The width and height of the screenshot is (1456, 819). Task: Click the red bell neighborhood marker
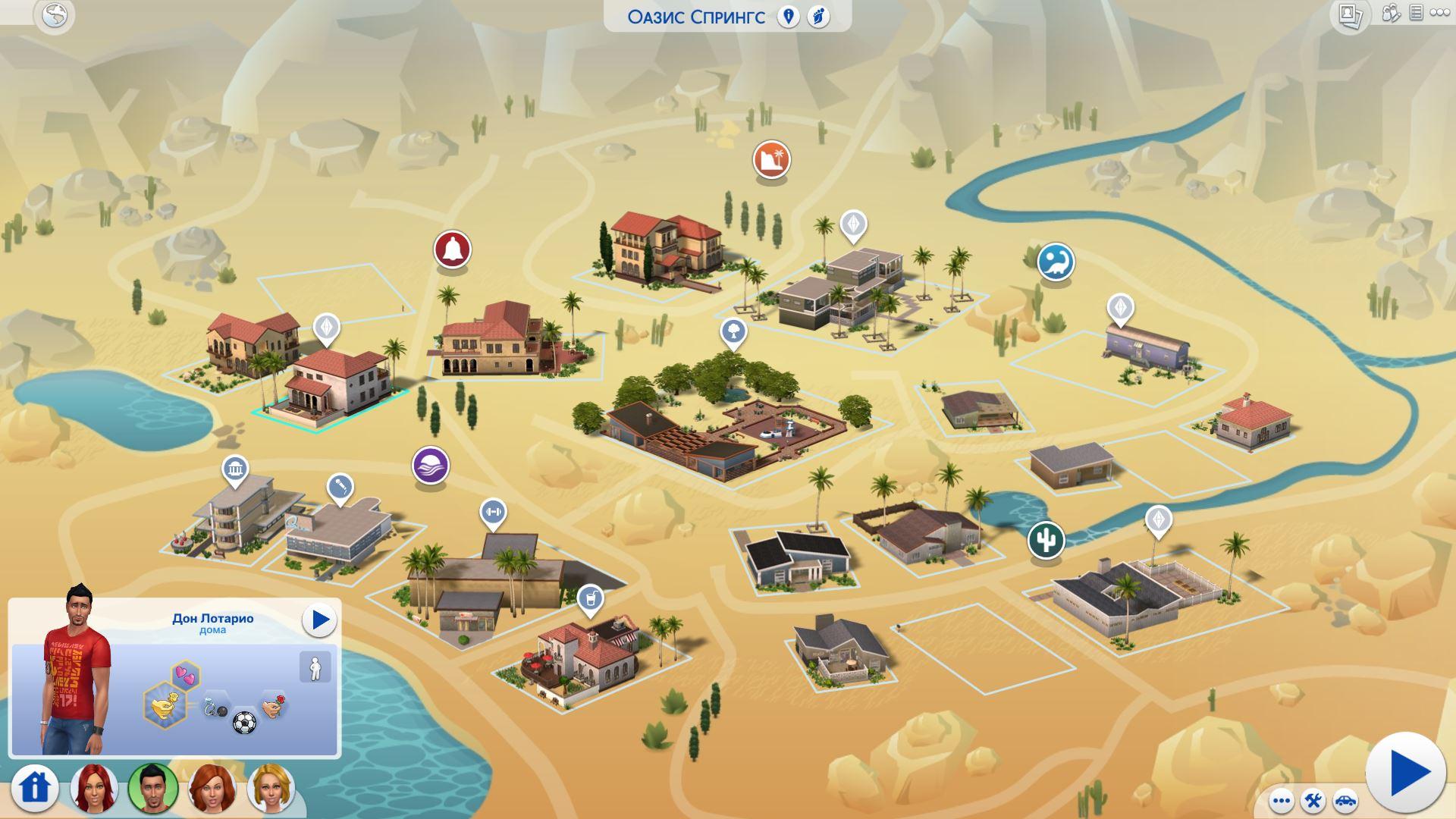[x=453, y=249]
